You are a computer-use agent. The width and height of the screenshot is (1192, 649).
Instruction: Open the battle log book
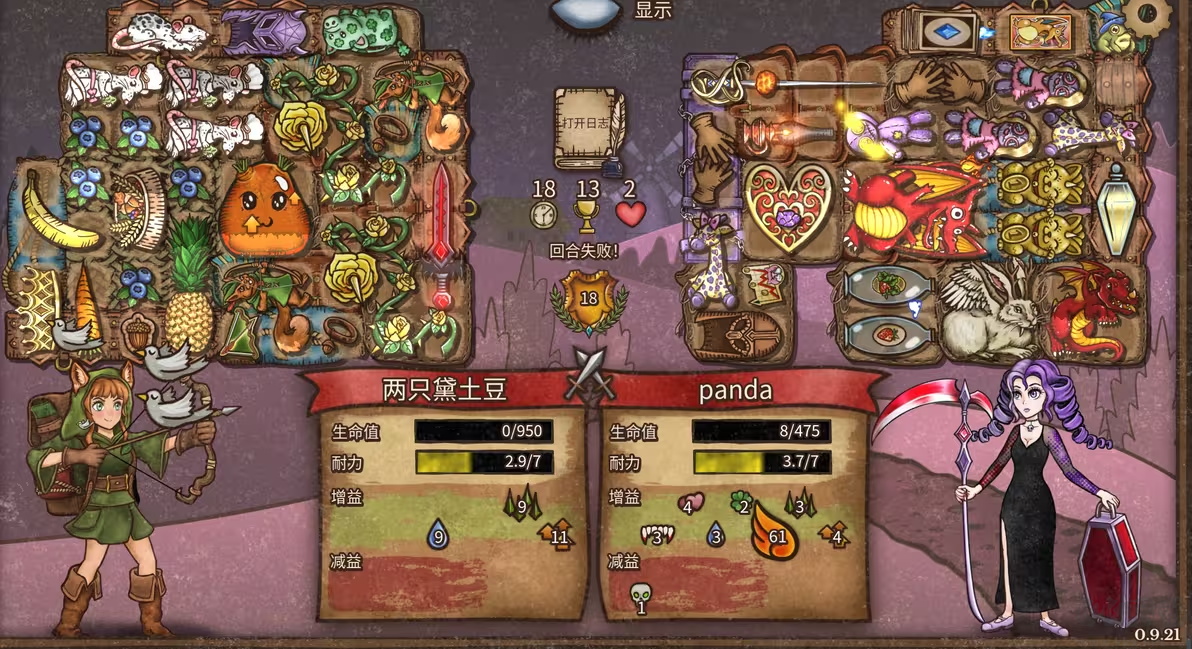(x=589, y=129)
